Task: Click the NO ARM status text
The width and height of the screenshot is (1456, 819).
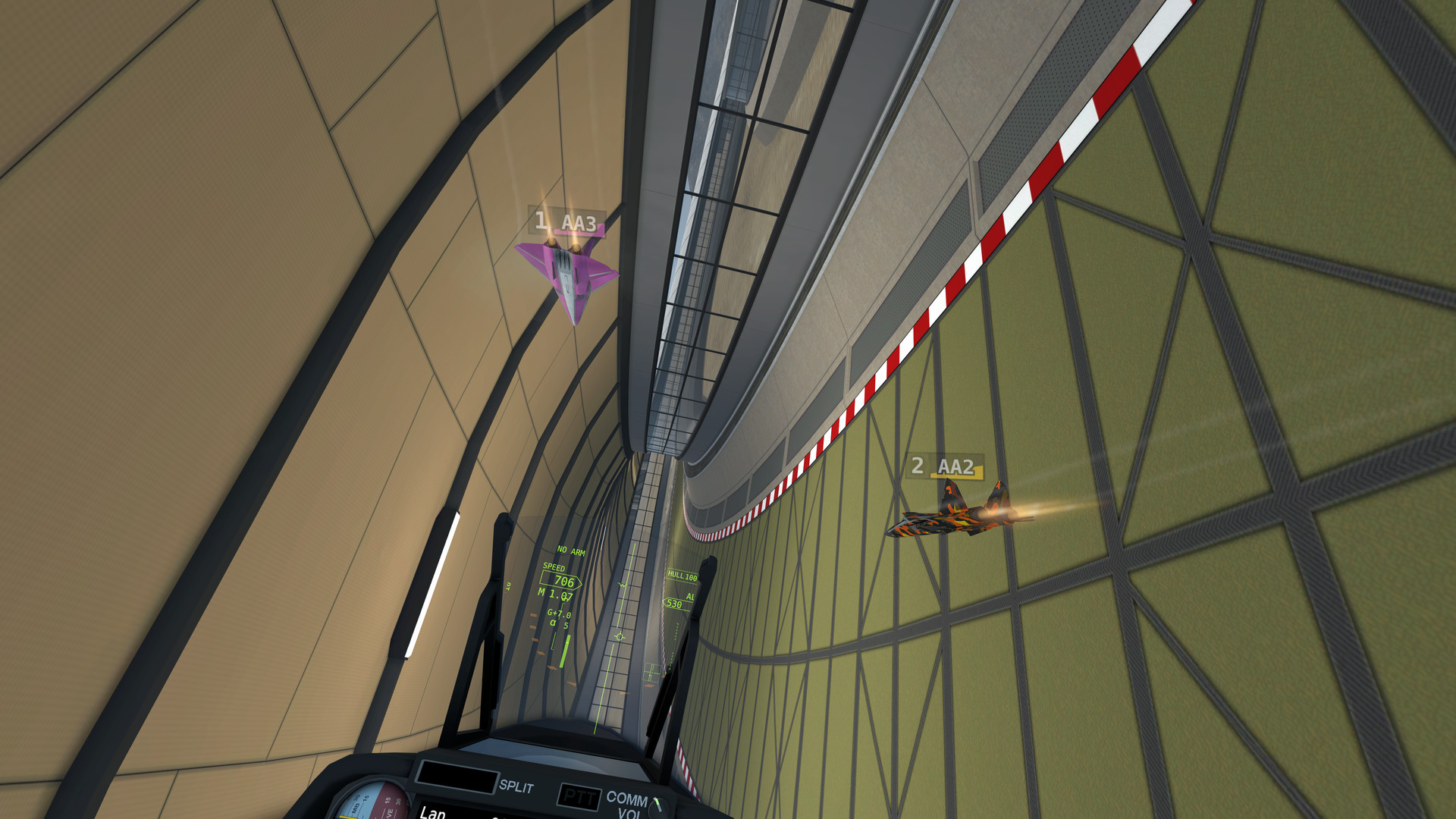Action: [x=571, y=551]
